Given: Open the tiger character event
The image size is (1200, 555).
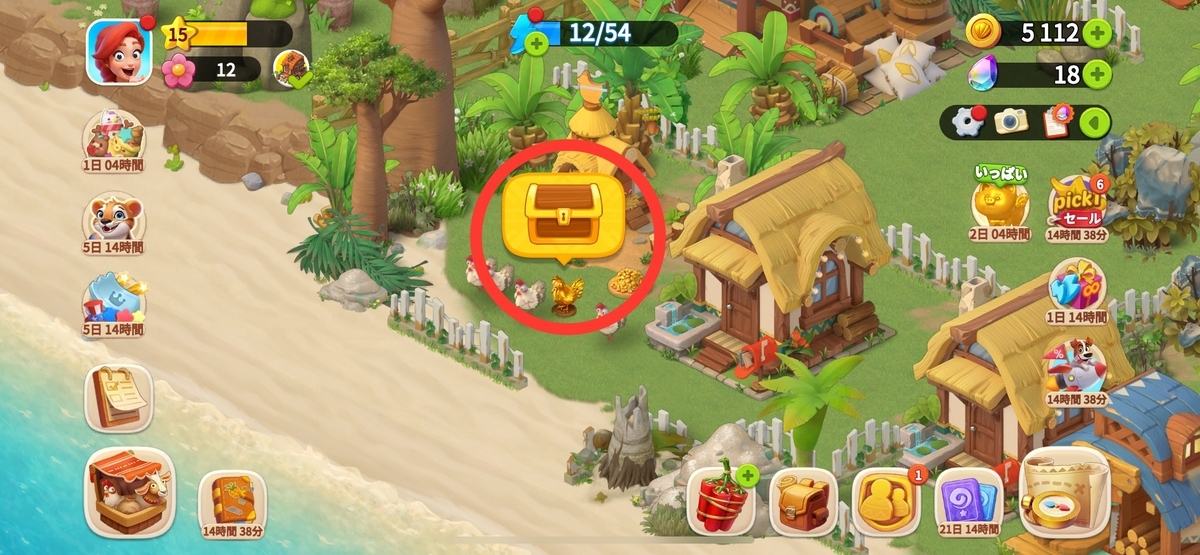Looking at the screenshot, I should (113, 218).
